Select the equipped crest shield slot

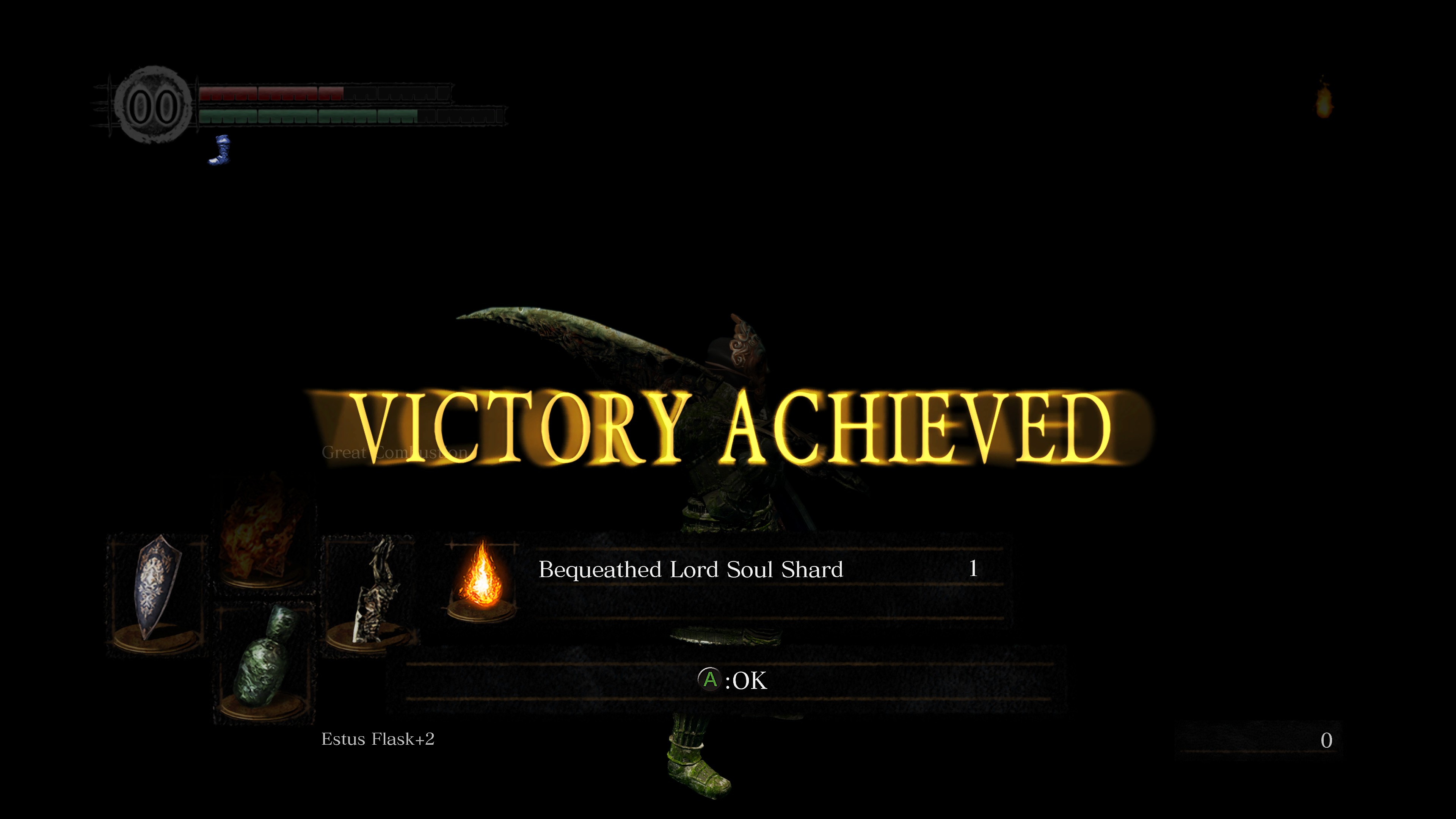point(157,593)
